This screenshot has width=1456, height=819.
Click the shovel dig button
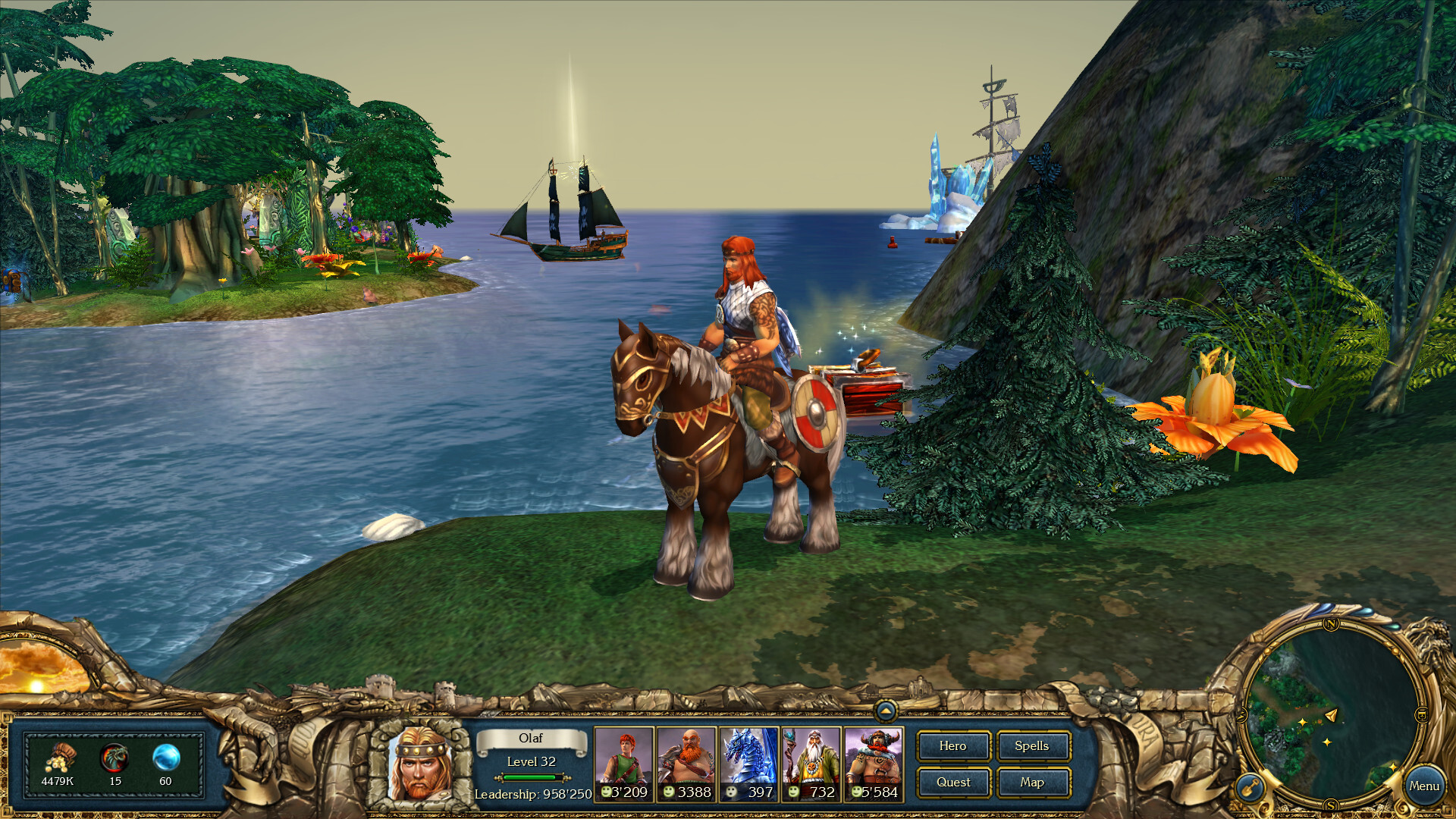tap(1249, 787)
